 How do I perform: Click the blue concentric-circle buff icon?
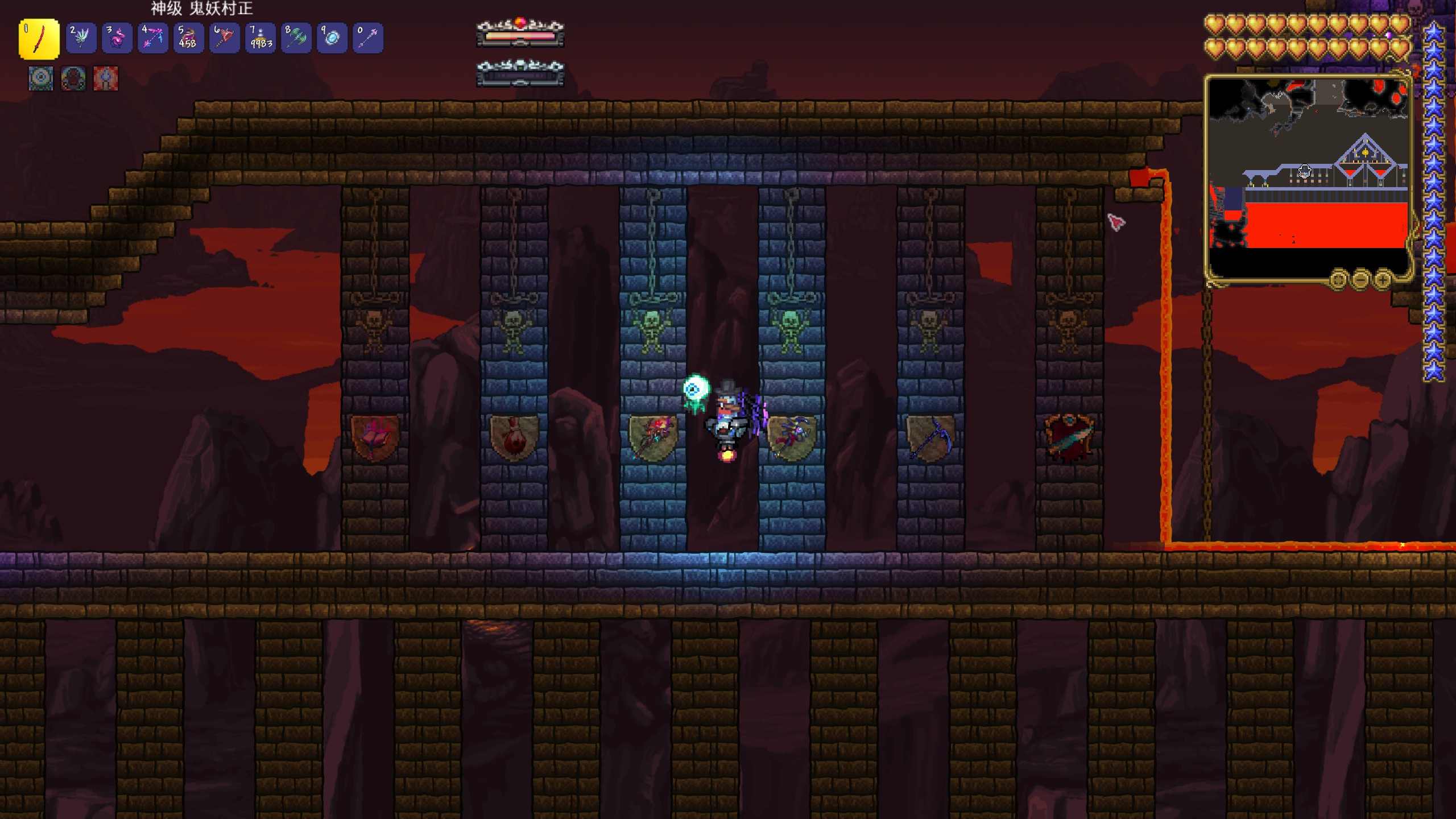(41, 78)
